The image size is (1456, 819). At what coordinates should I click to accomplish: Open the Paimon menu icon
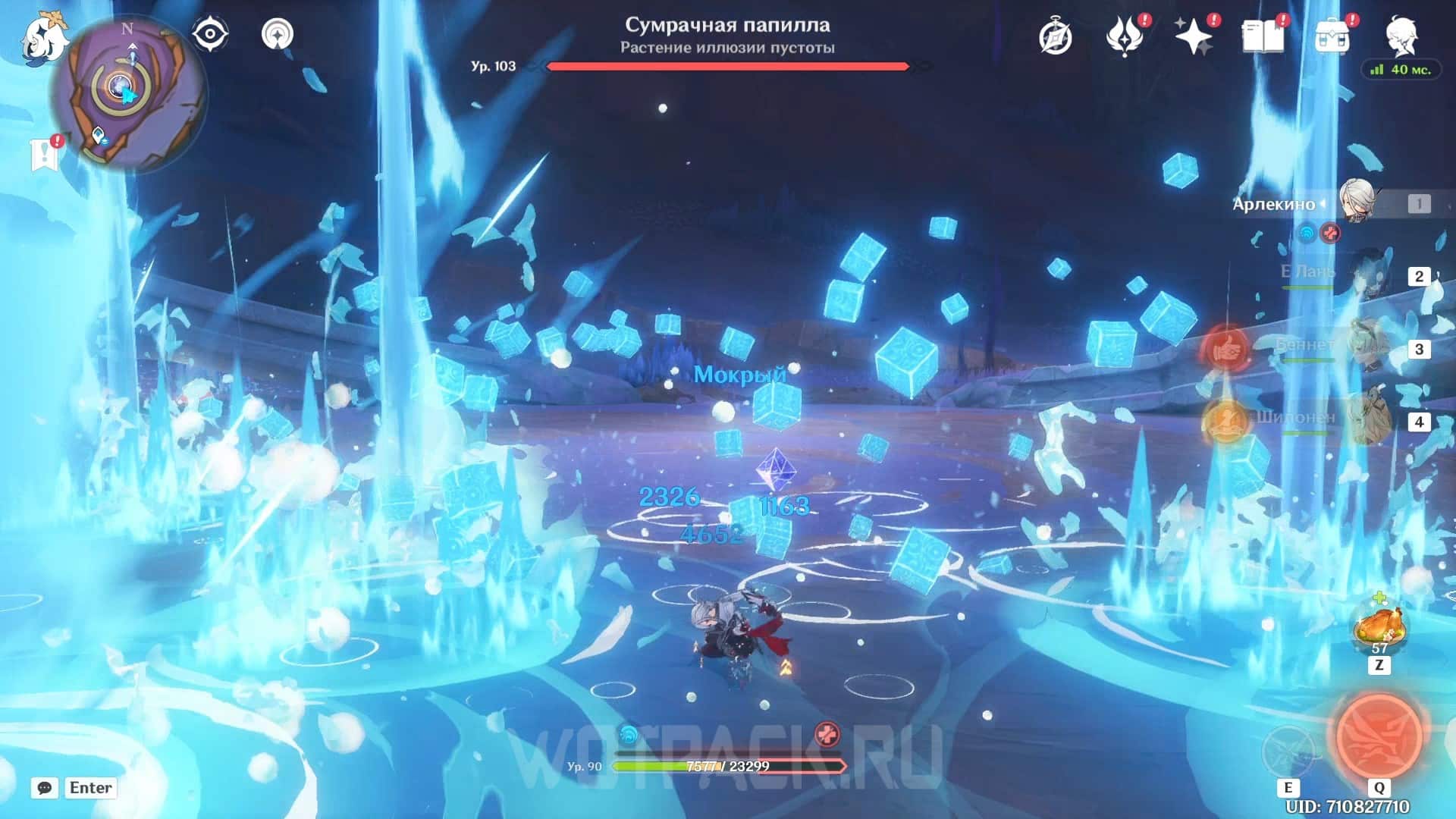pyautogui.click(x=44, y=38)
